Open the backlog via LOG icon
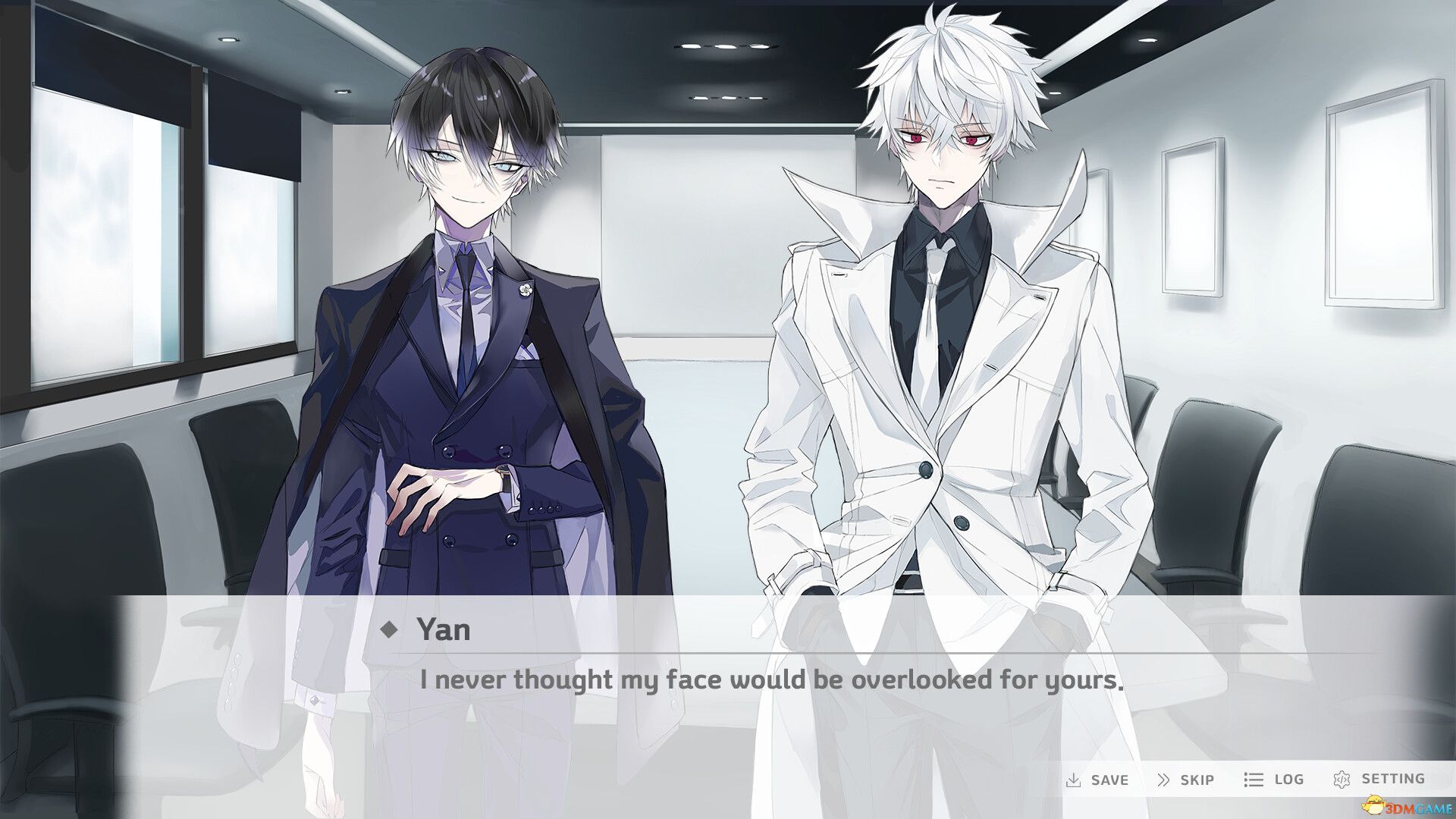 [x=1253, y=779]
